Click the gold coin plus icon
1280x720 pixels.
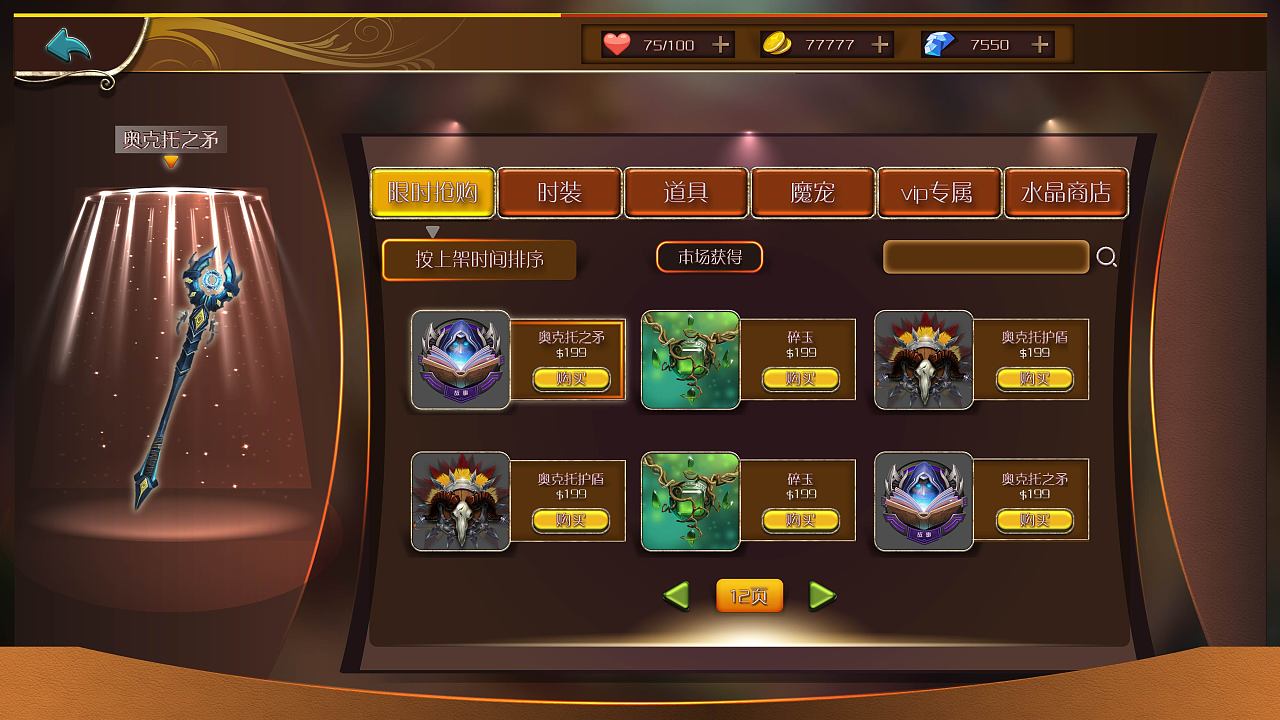(878, 44)
